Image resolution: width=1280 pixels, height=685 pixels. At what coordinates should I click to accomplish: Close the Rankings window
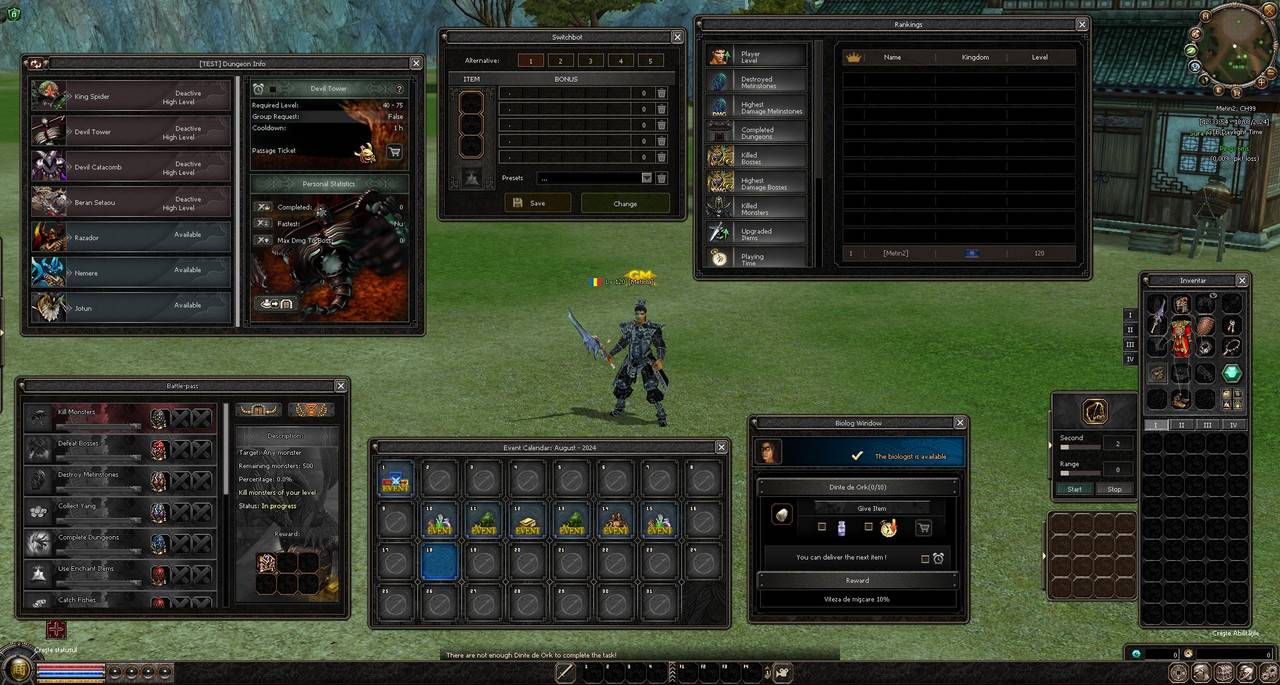[1081, 24]
